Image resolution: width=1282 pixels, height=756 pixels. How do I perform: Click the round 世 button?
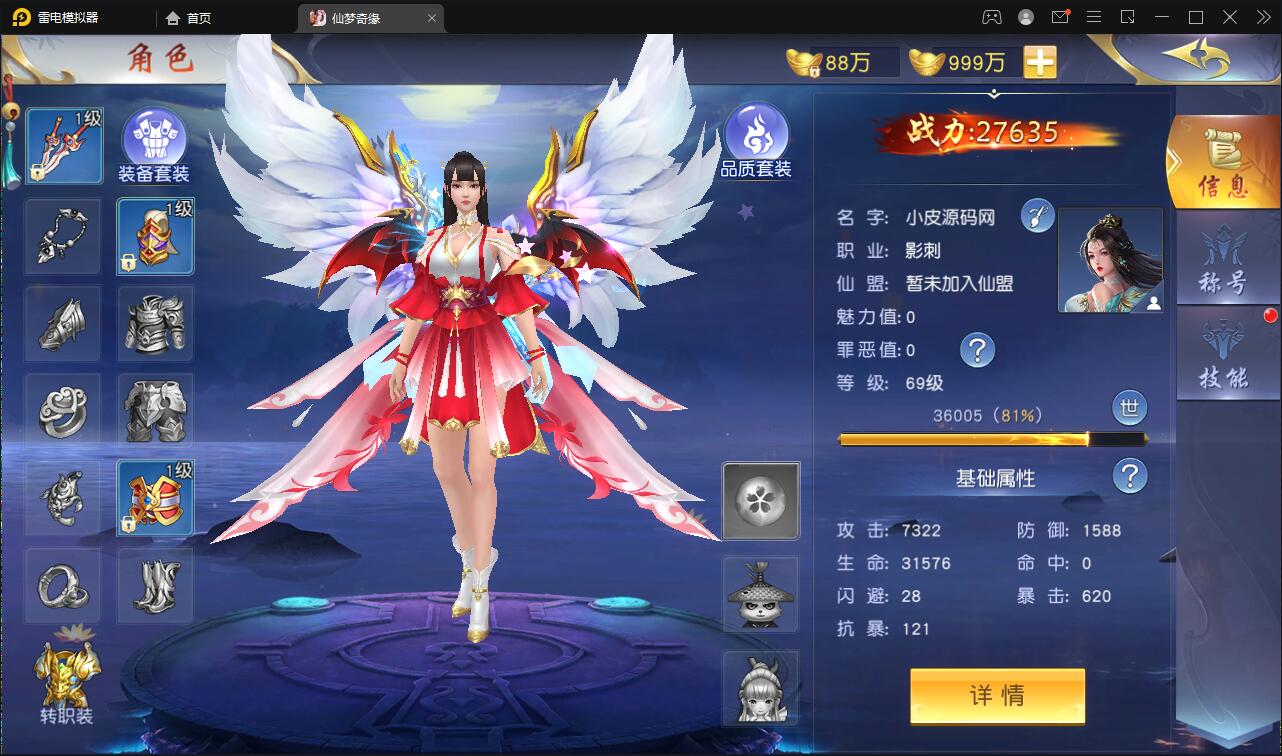click(1130, 408)
